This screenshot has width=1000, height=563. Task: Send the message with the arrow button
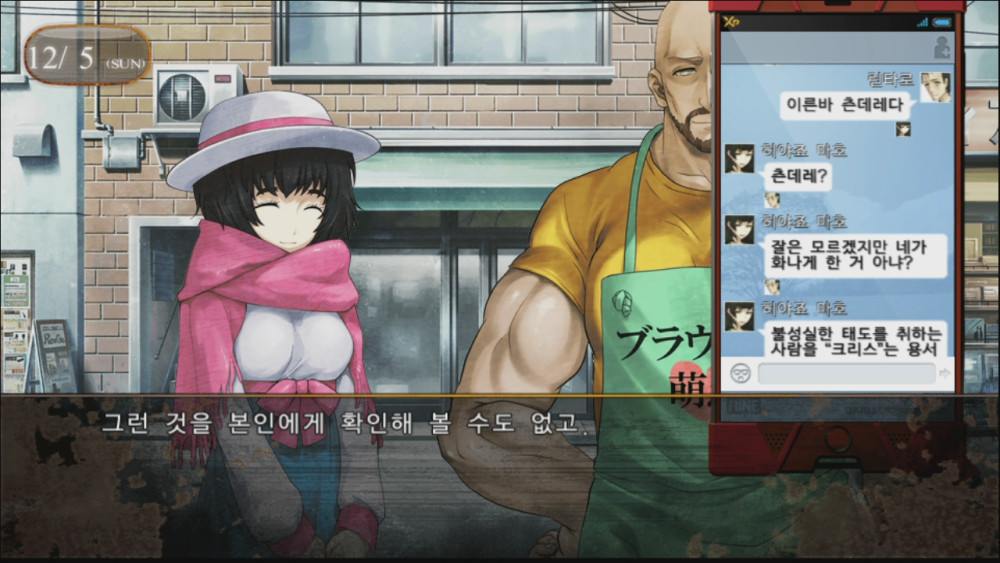[x=945, y=374]
